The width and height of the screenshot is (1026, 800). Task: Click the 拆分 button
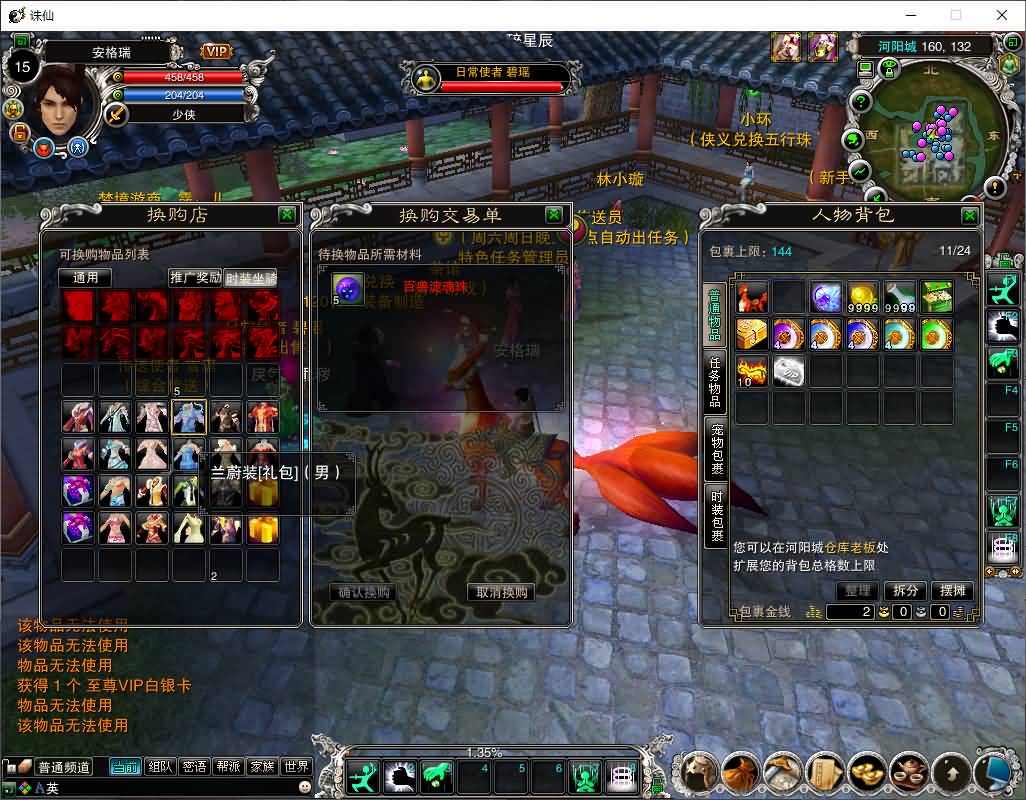(905, 591)
